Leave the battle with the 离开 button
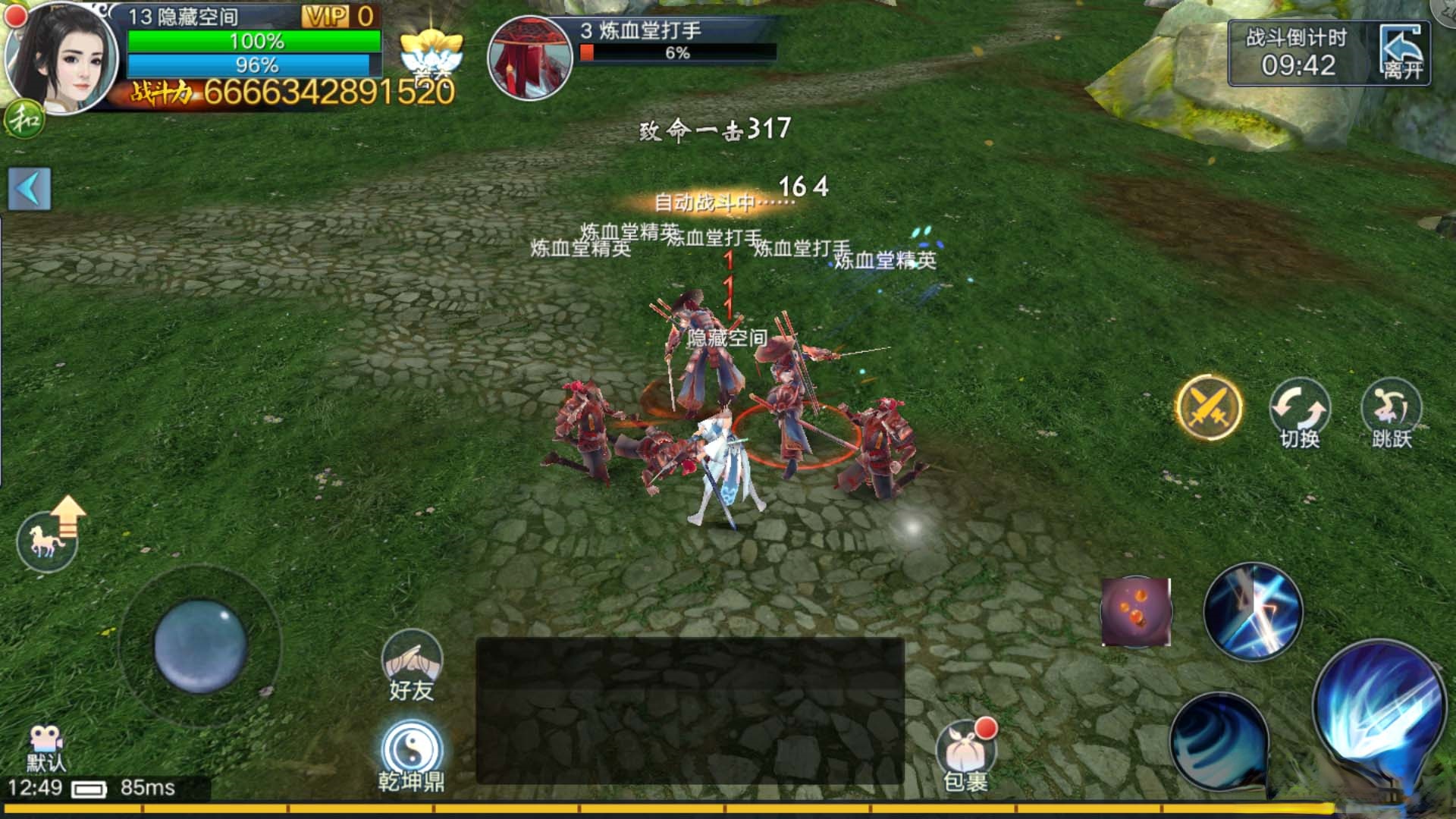The image size is (1456, 819). pos(1402,53)
